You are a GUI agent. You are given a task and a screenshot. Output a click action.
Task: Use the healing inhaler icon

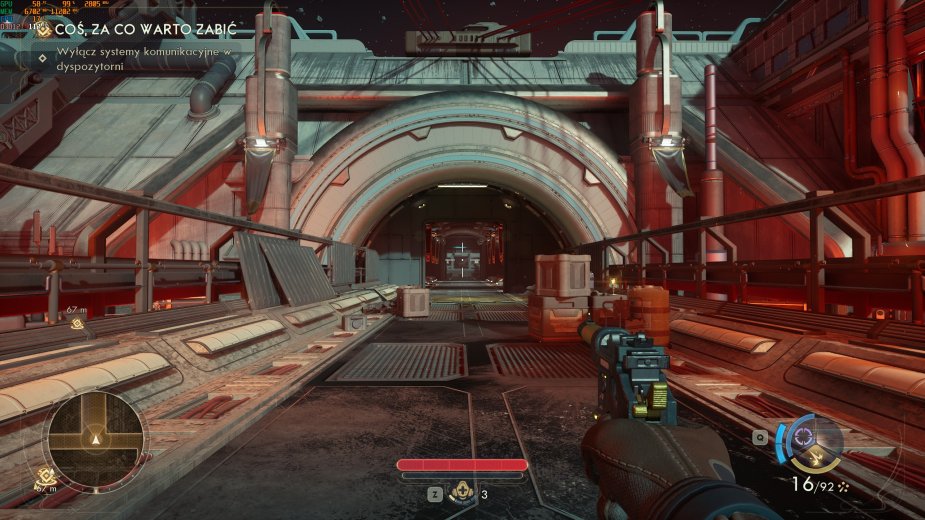point(462,491)
